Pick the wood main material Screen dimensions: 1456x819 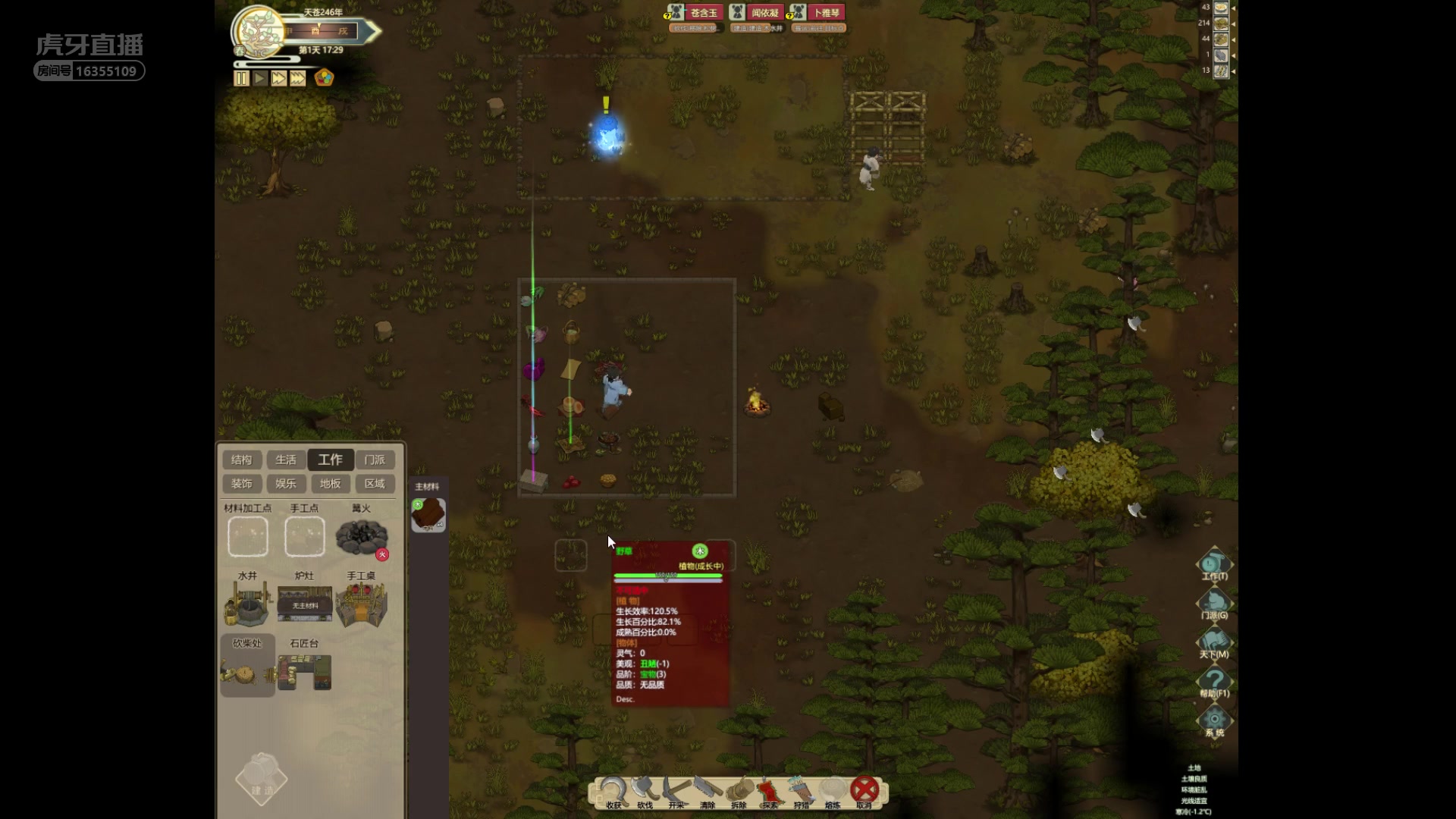coord(428,515)
